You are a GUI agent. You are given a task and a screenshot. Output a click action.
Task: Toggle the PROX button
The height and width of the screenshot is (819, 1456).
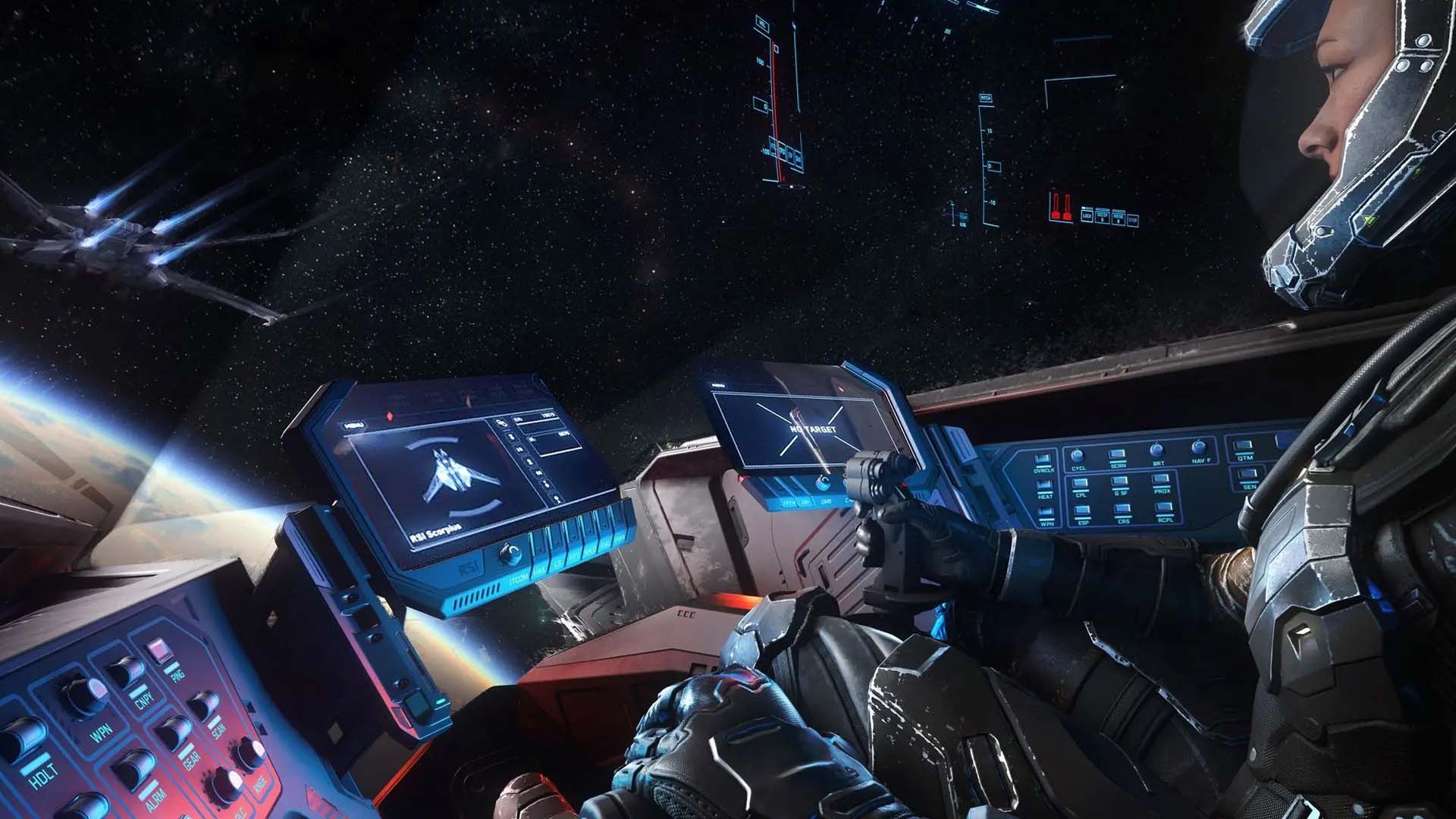point(1162,479)
